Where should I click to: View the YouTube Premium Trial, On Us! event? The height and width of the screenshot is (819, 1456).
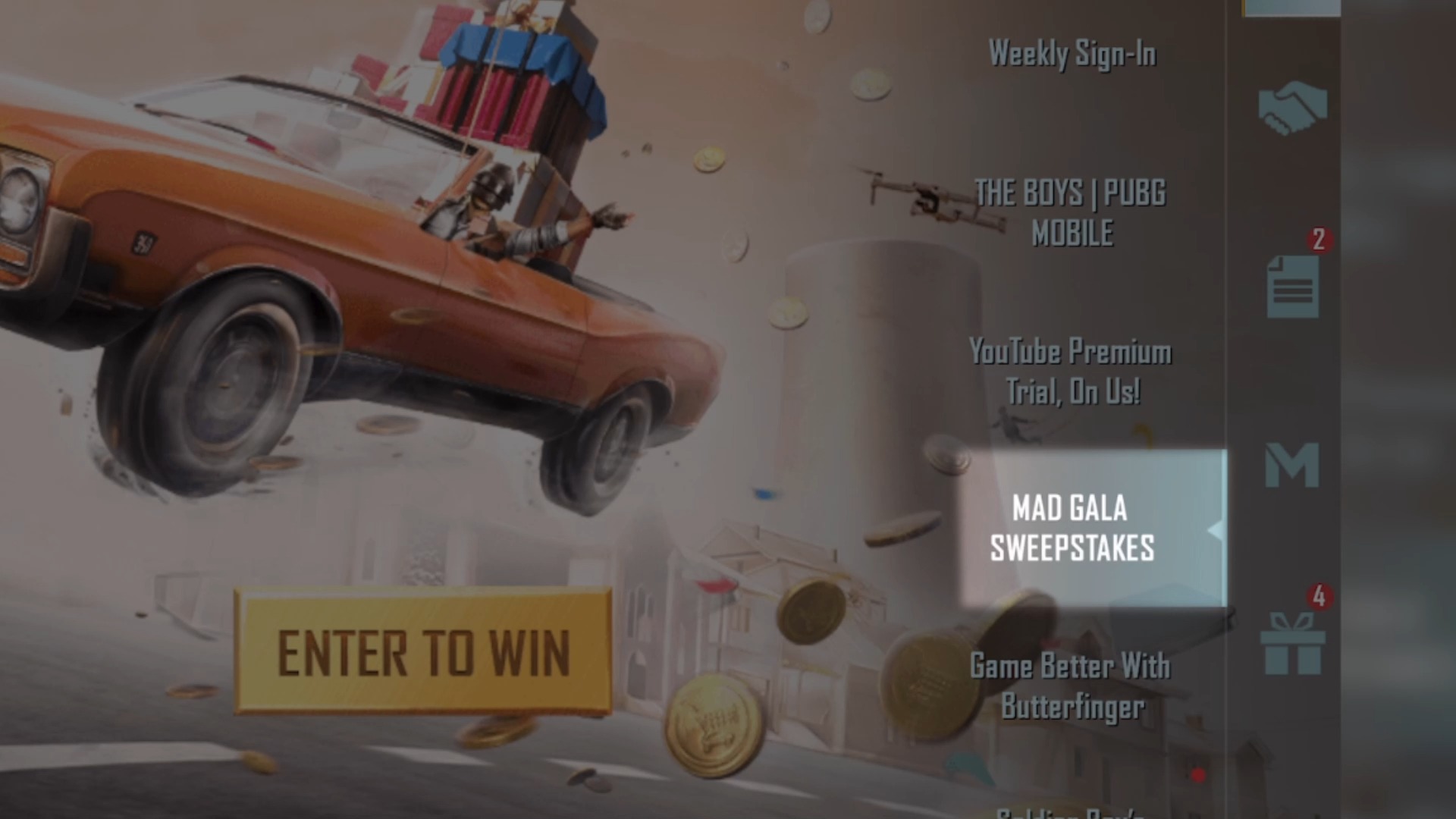point(1069,372)
